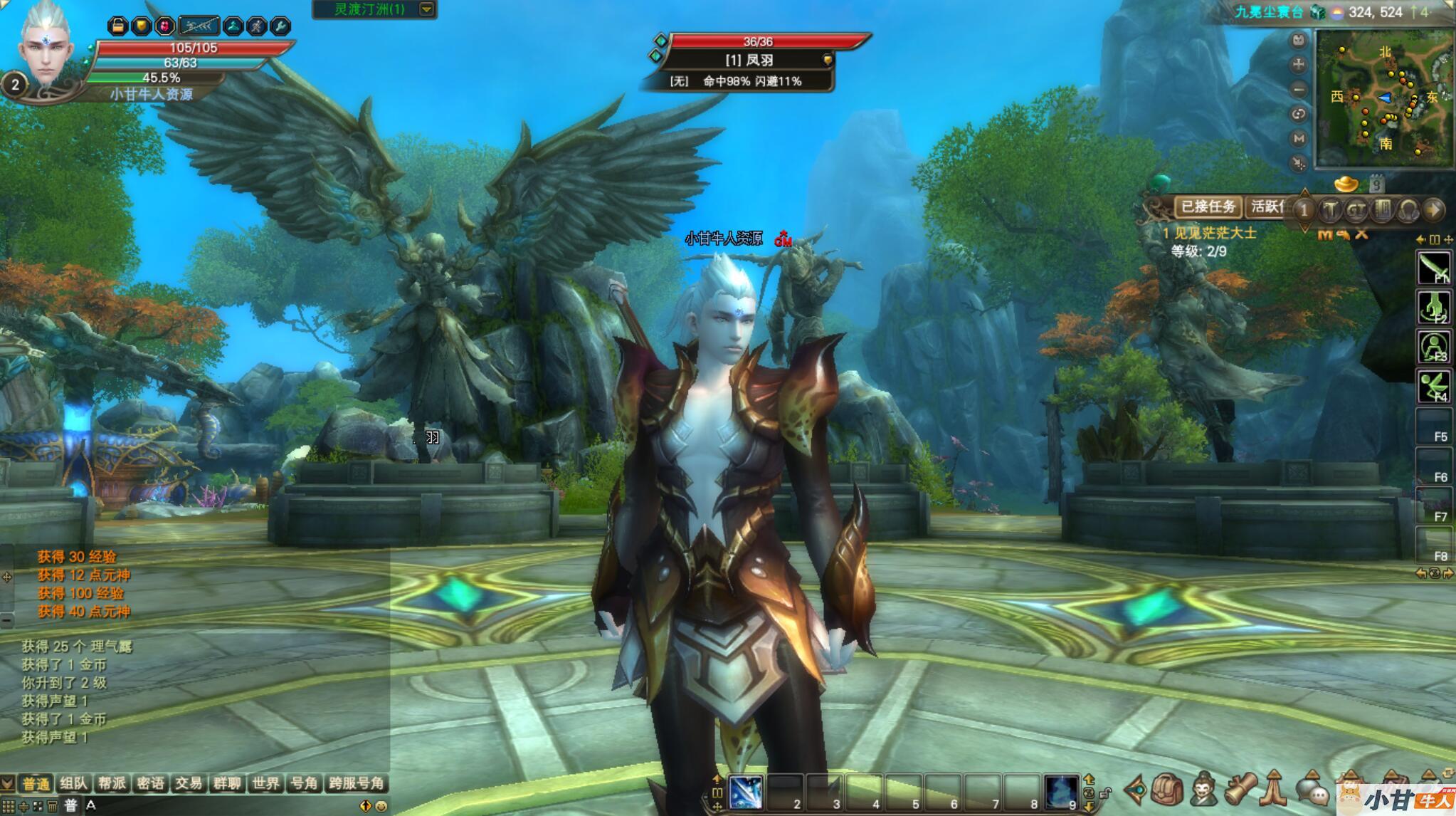Click the golden arrow button on the round toolbar
The height and width of the screenshot is (816, 1456).
point(1434,209)
